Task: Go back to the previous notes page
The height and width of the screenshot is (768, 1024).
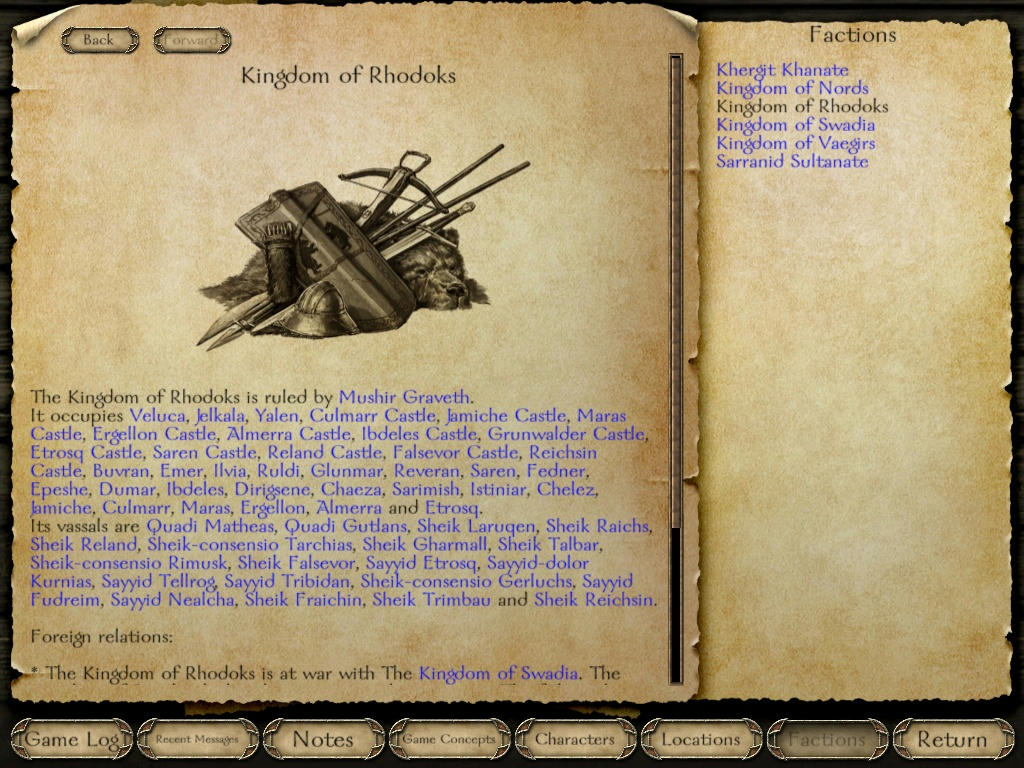Action: point(98,40)
